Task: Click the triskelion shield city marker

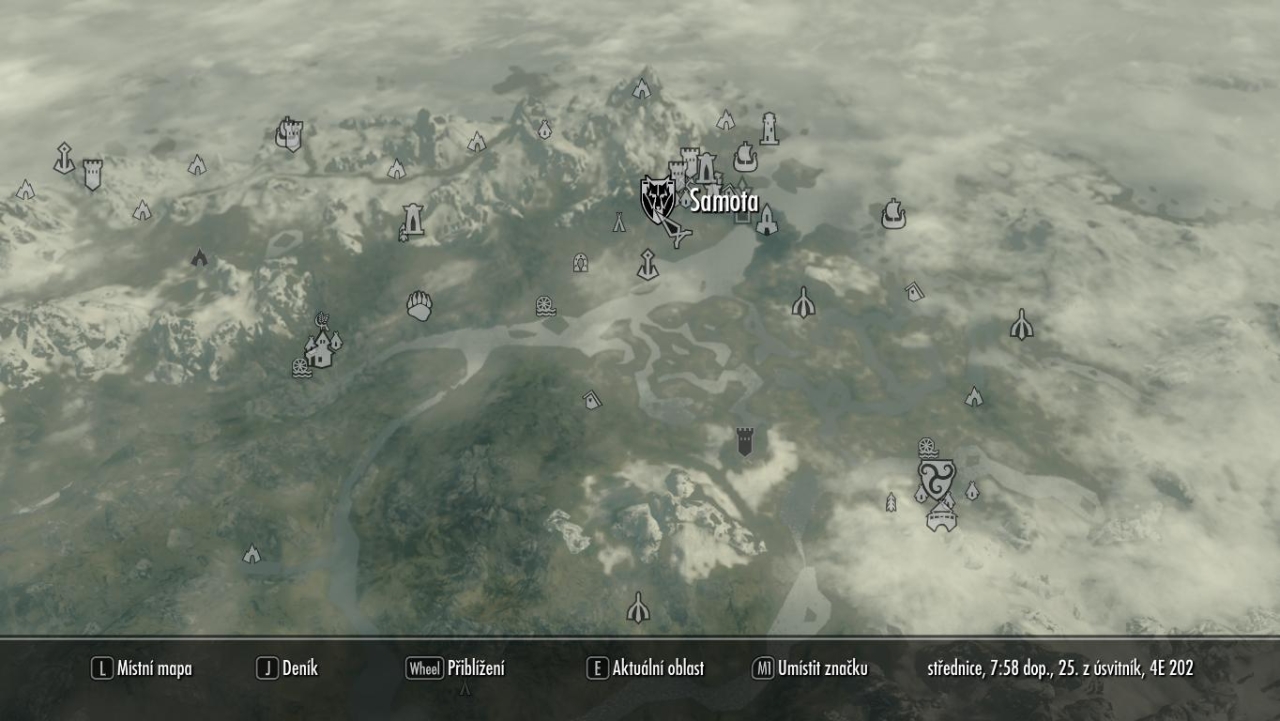Action: [936, 479]
